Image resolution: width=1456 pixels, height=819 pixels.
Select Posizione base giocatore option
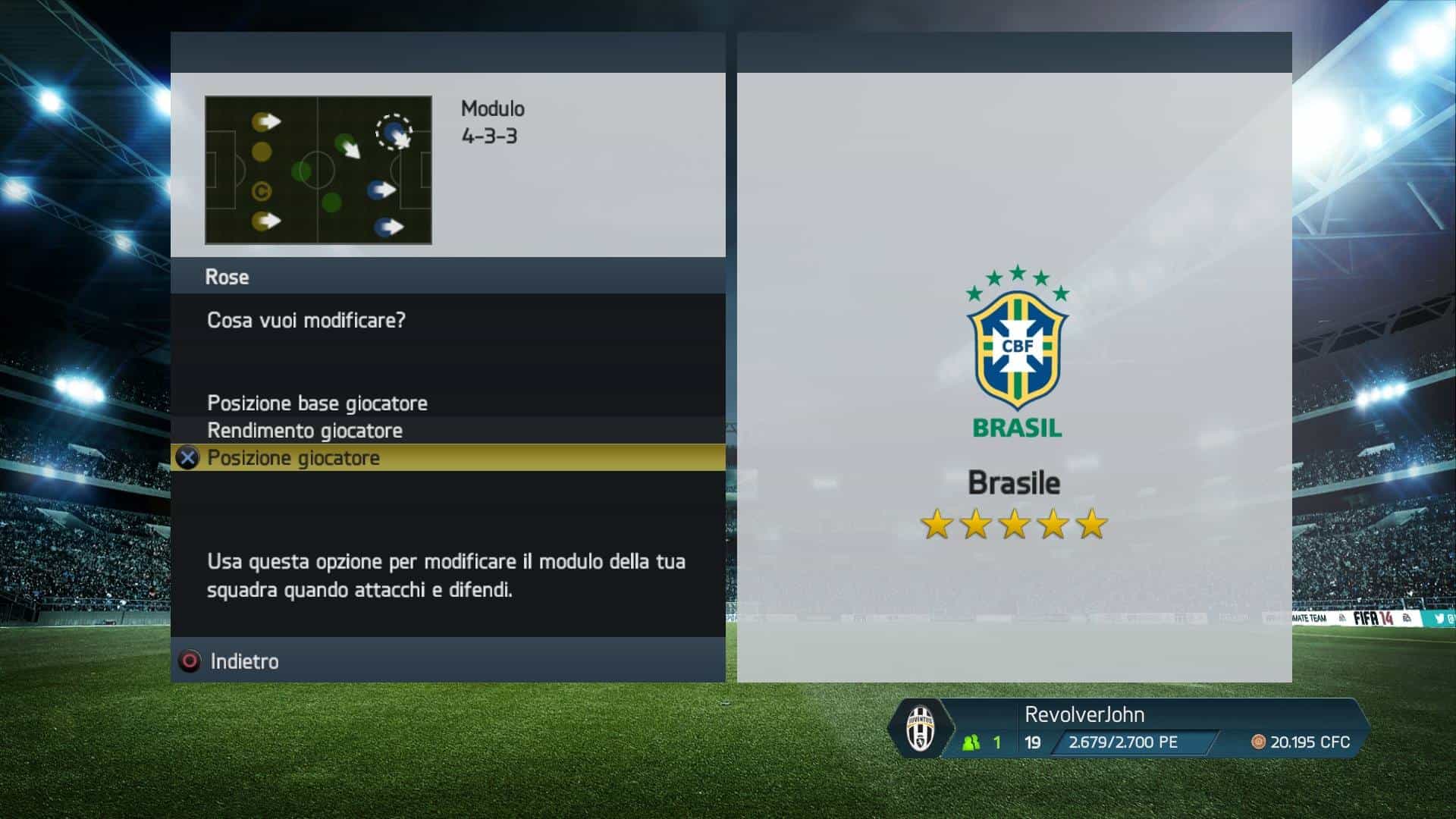317,403
